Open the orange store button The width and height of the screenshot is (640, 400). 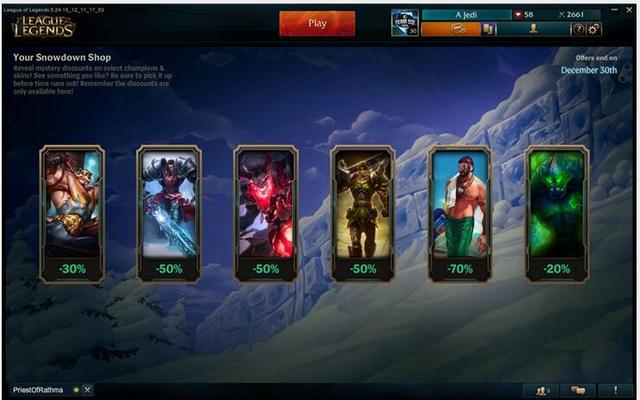coord(450,29)
